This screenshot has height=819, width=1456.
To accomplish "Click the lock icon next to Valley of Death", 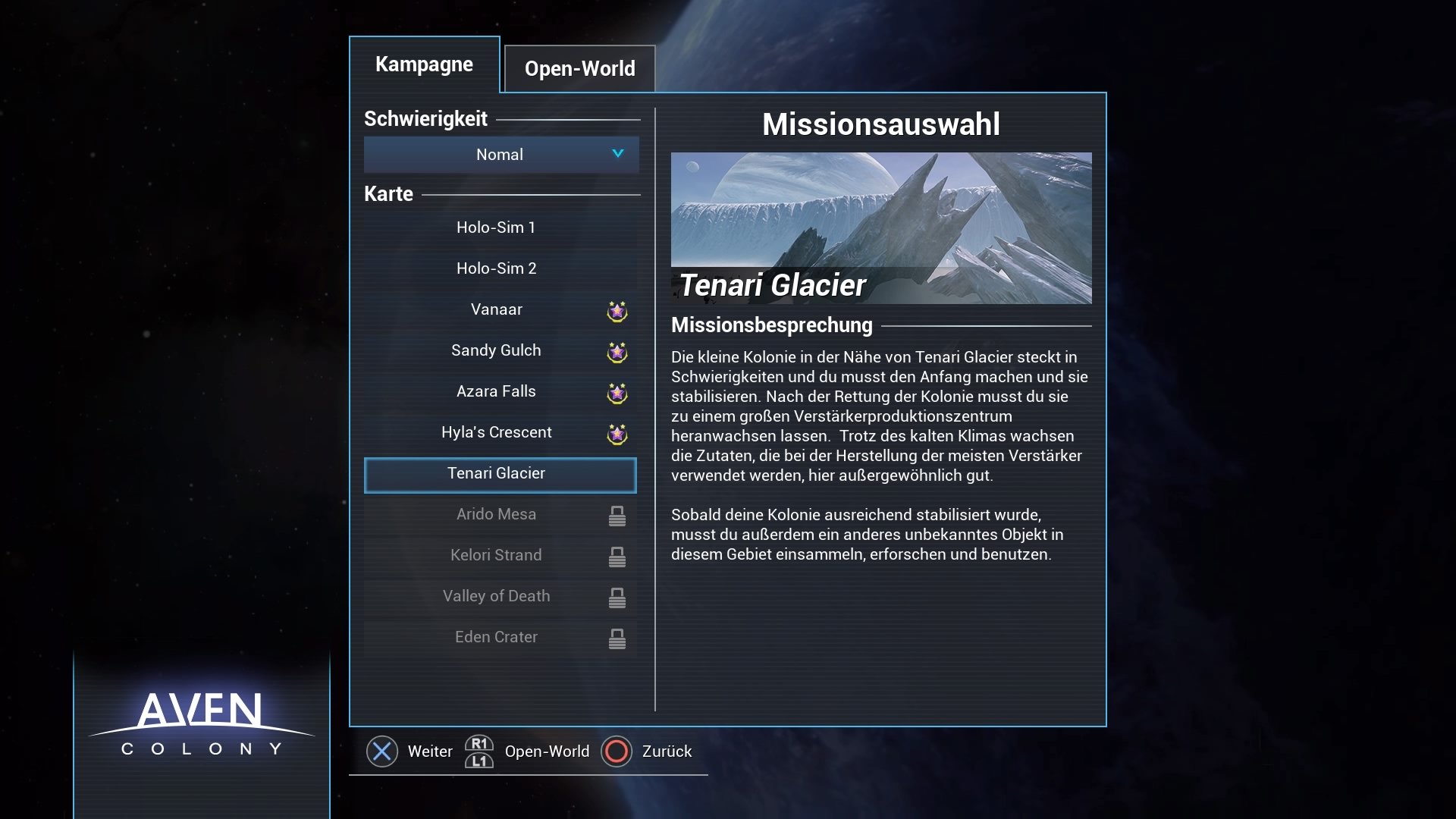I will [617, 598].
